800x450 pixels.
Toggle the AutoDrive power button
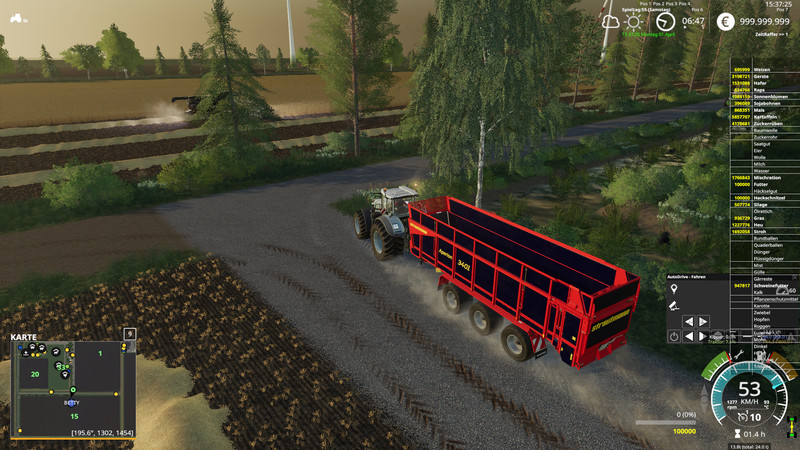[674, 337]
